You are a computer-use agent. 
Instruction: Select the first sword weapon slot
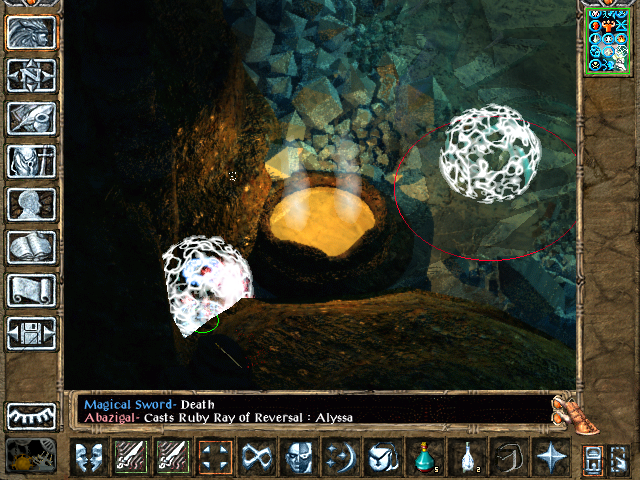[132, 458]
